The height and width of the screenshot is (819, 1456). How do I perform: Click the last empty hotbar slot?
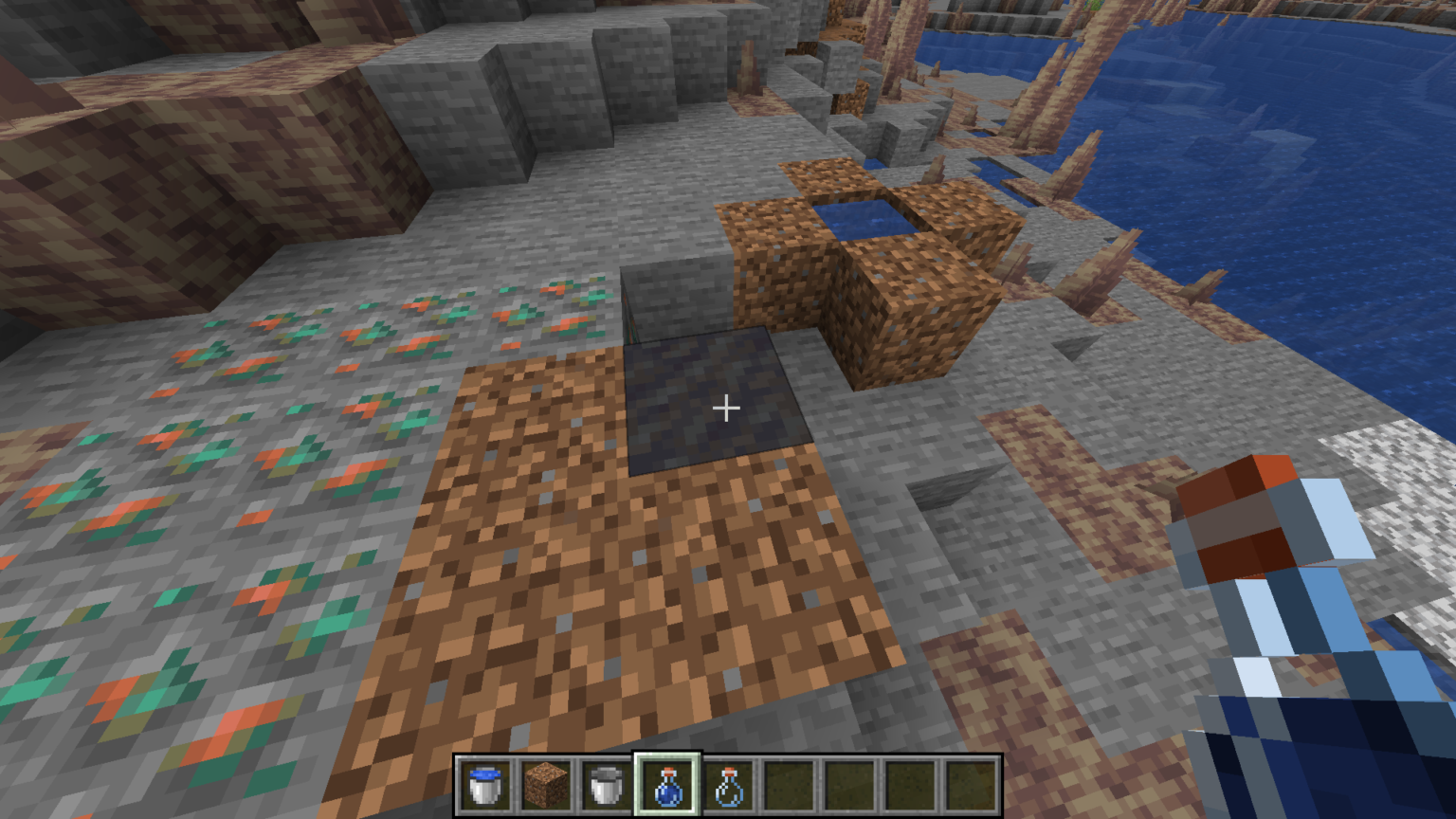971,787
